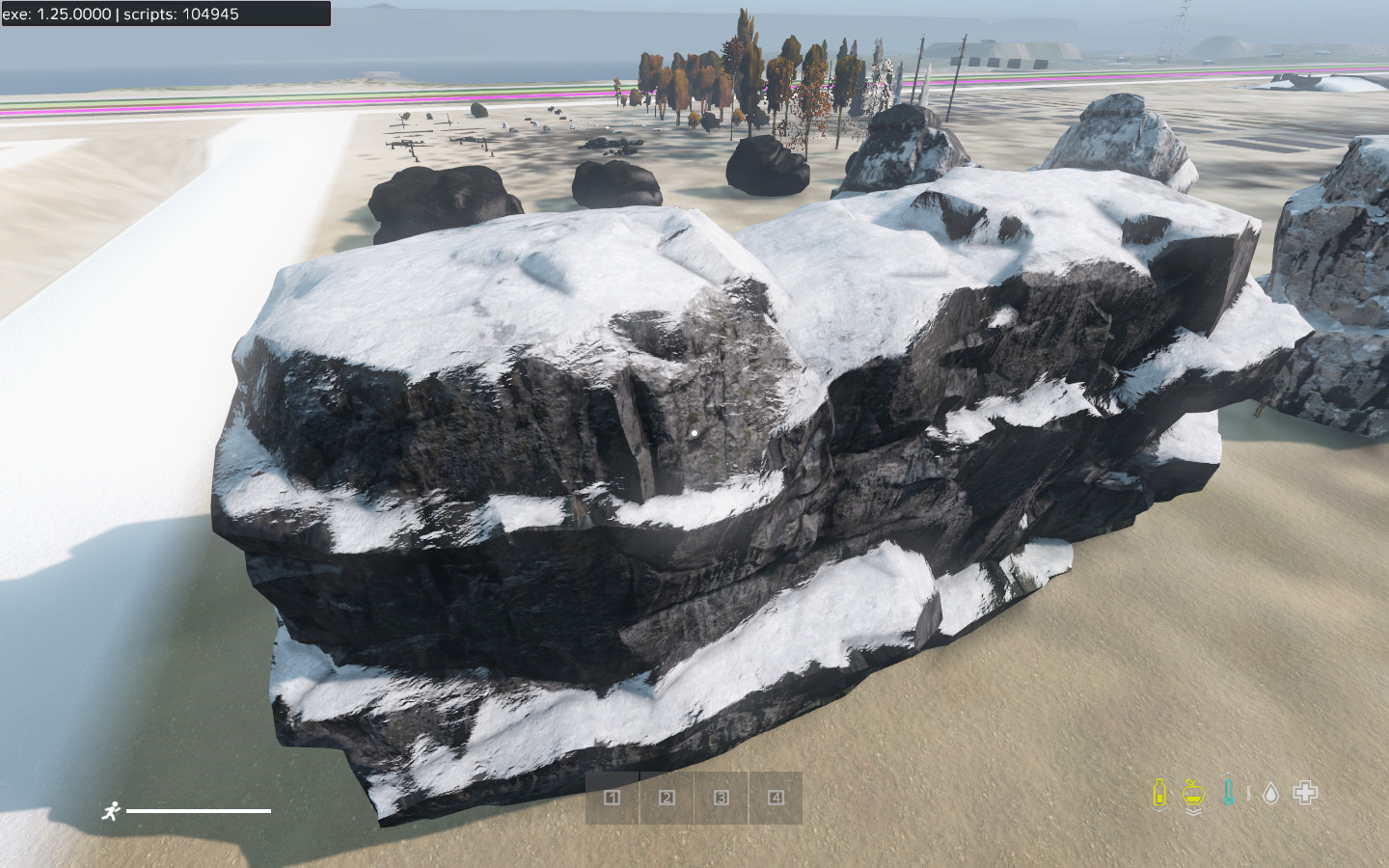Click the cyan thermometer temperature icon
Image resolution: width=1389 pixels, height=868 pixels.
pos(1228,793)
